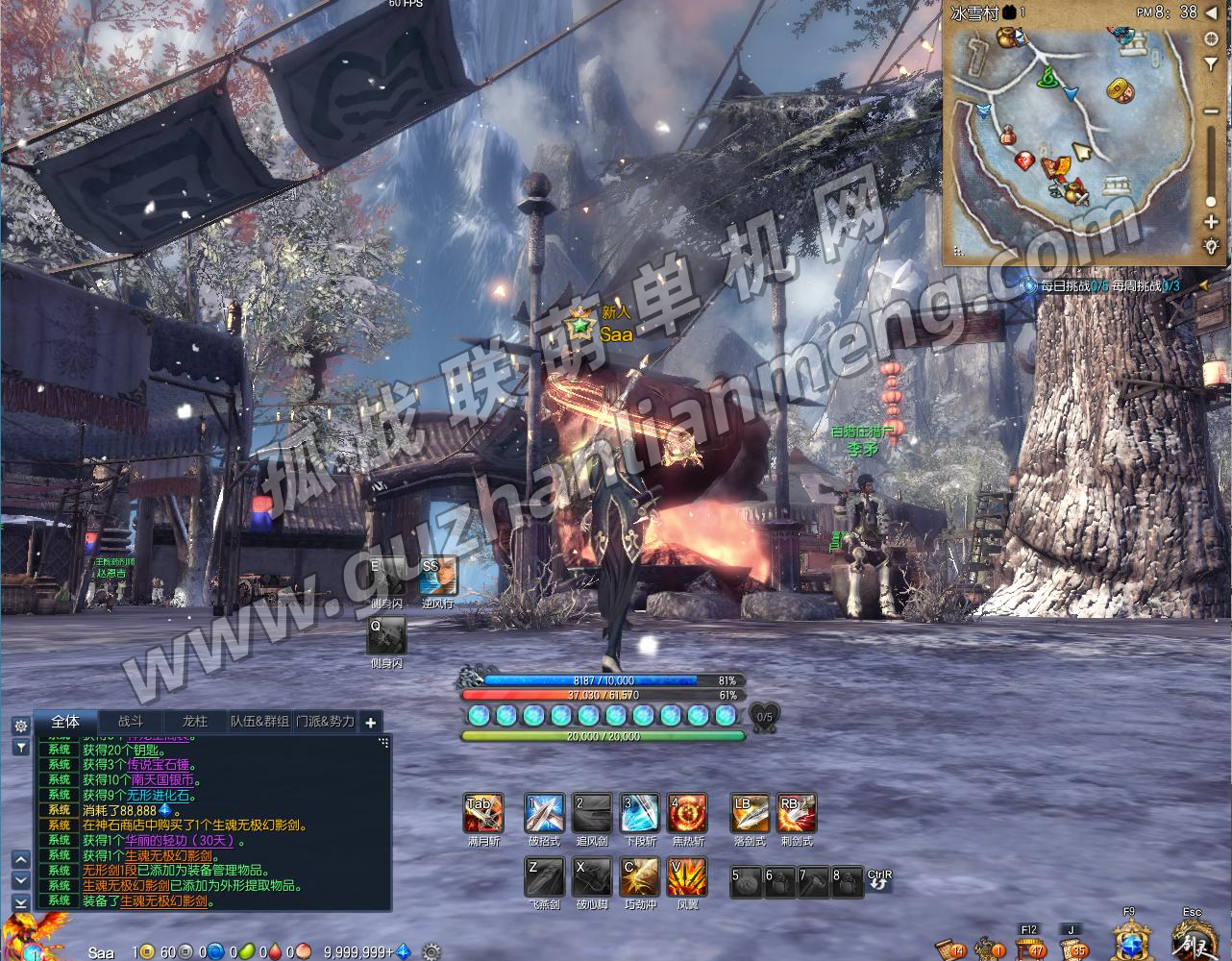Use the 破招式 skill icon
Screen dimensions: 1232x961
point(544,814)
